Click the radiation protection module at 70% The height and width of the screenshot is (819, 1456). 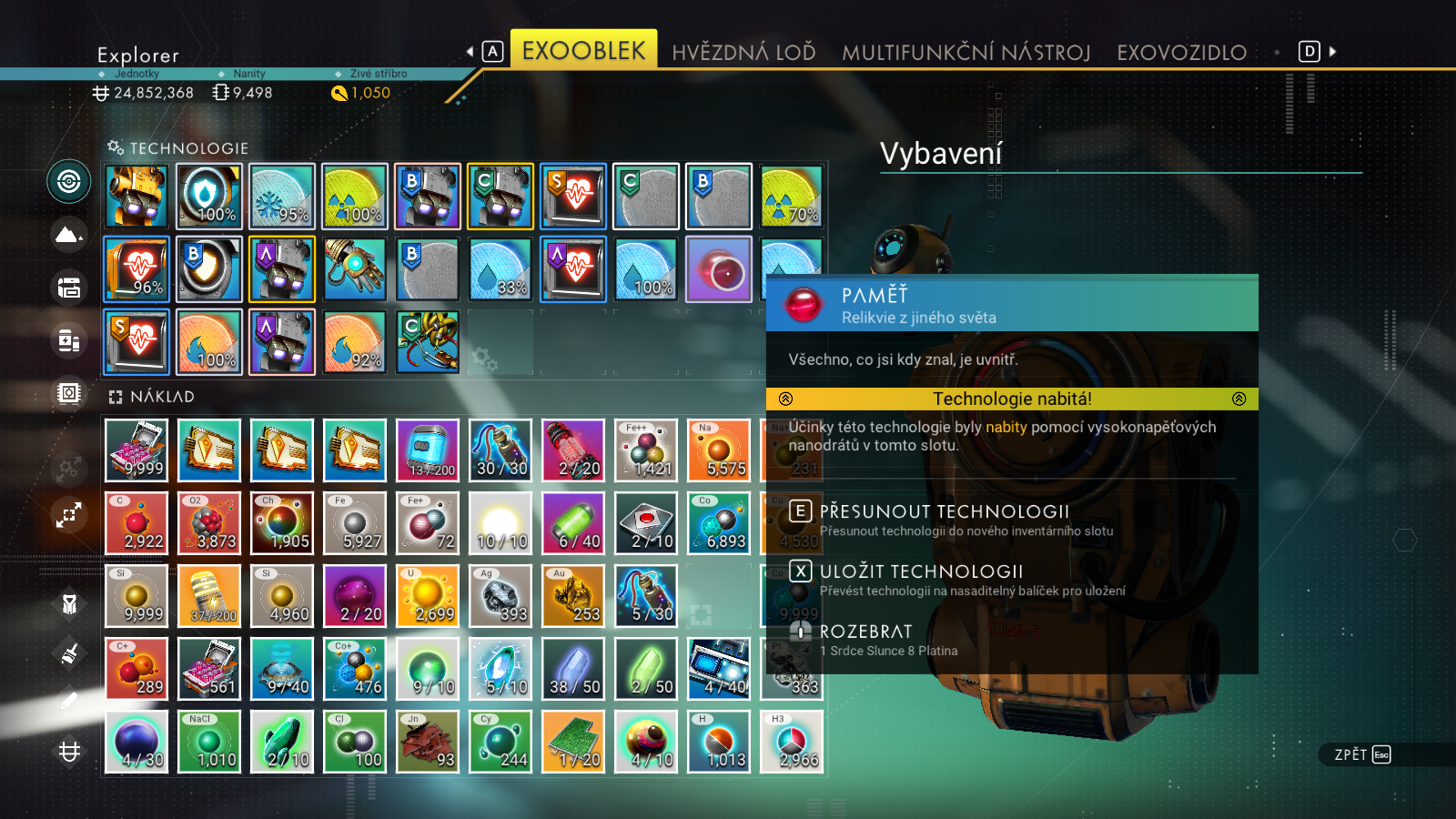click(x=792, y=197)
